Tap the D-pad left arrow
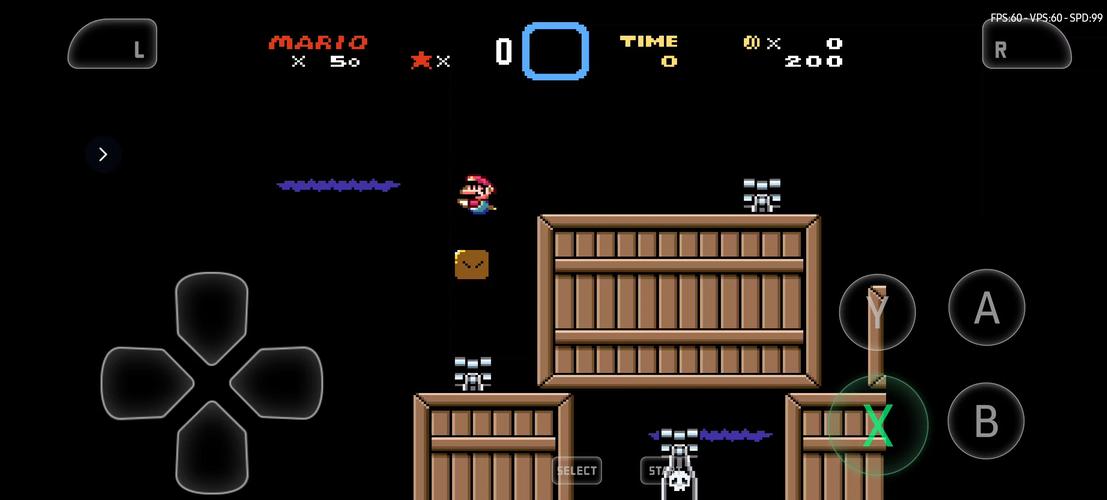 click(x=145, y=383)
